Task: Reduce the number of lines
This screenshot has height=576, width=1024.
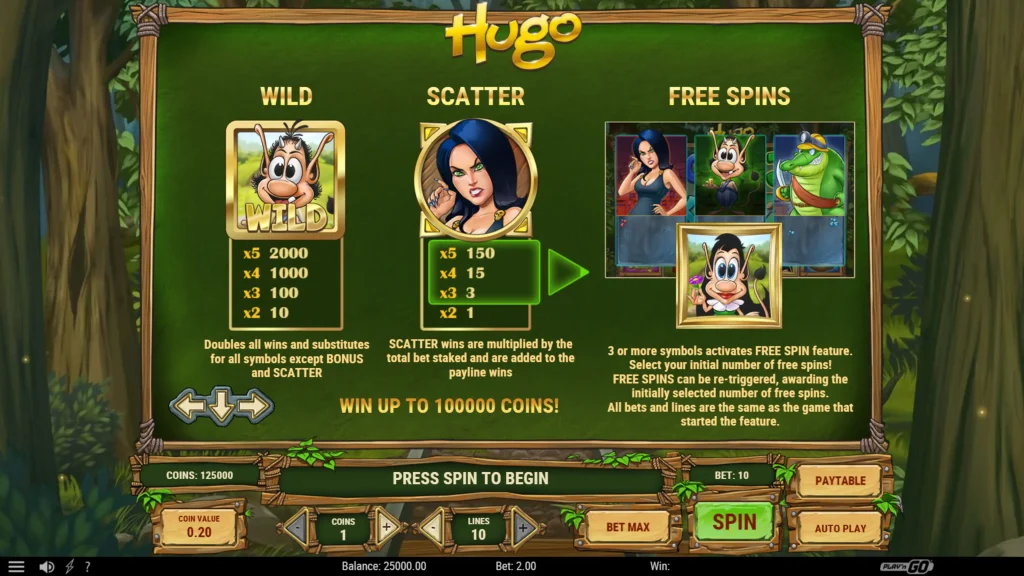Action: pos(432,527)
